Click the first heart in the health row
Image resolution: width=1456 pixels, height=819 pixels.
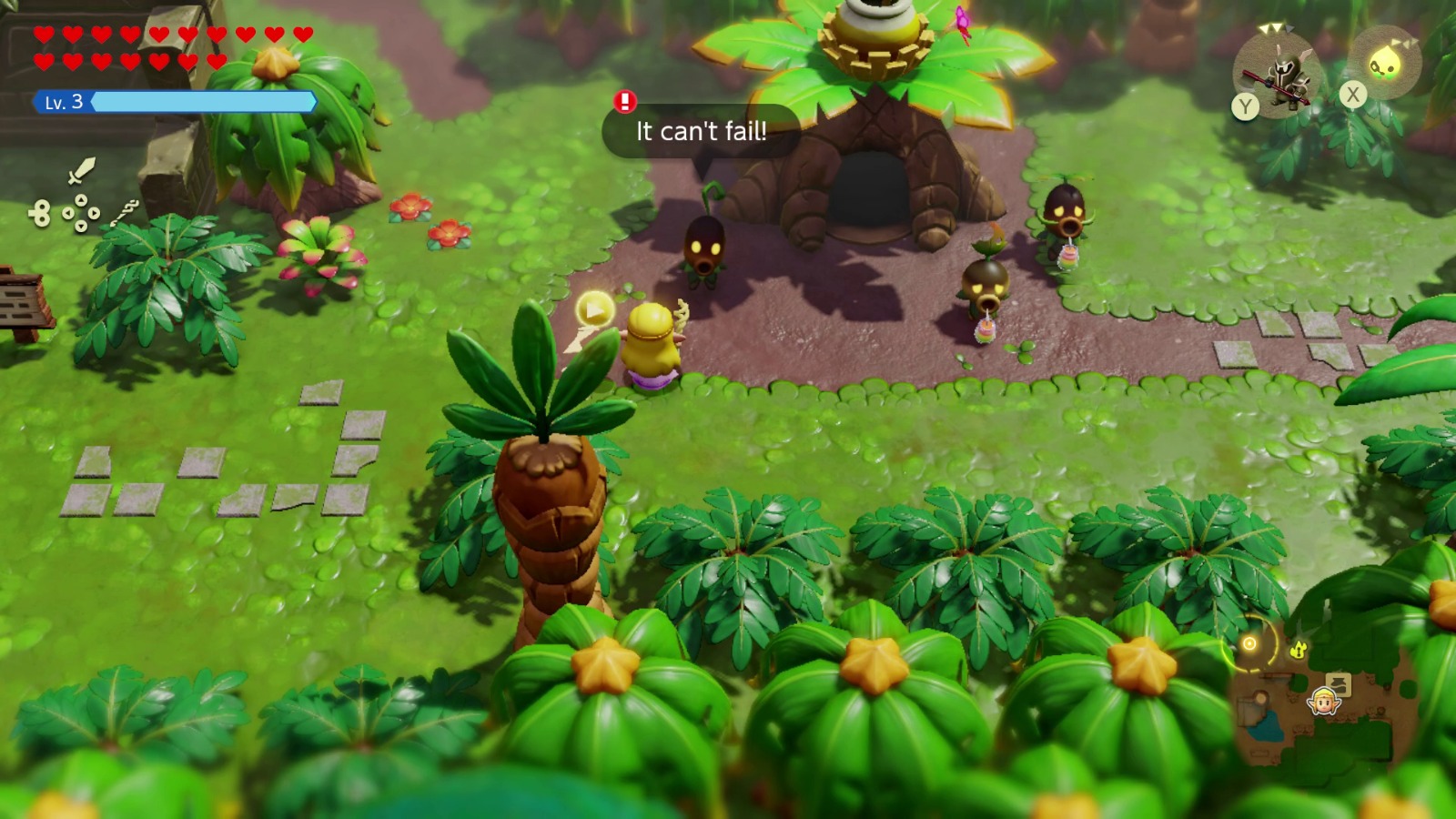pyautogui.click(x=42, y=32)
